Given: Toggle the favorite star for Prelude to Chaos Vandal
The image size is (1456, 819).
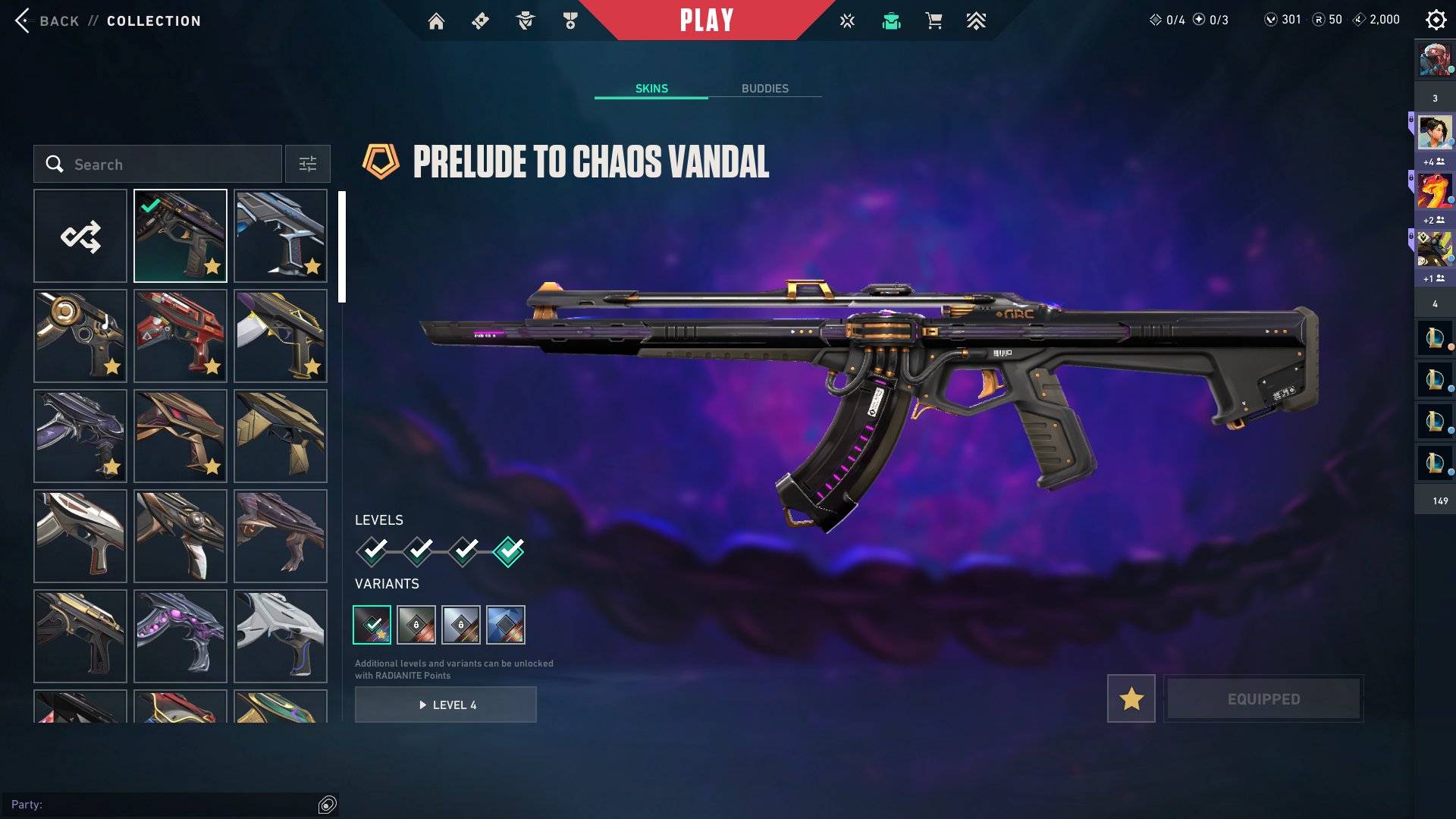Looking at the screenshot, I should pos(1131,698).
